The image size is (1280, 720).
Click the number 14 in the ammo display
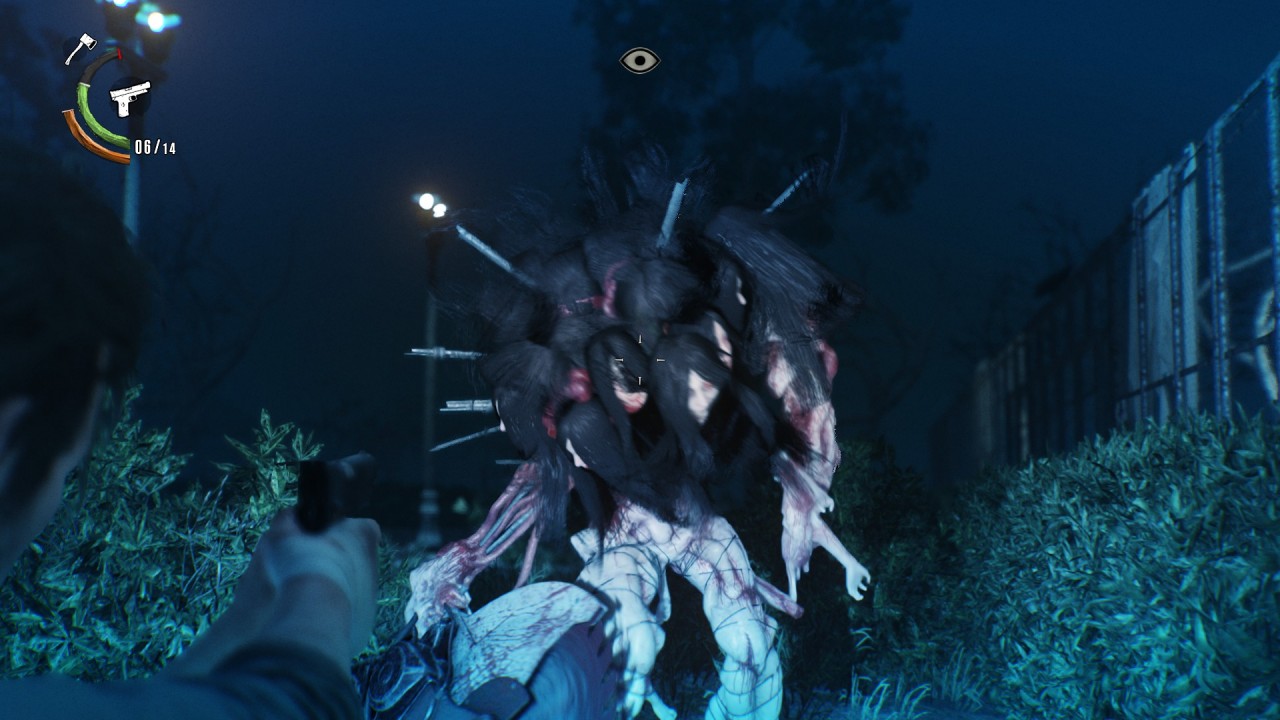click(x=170, y=147)
